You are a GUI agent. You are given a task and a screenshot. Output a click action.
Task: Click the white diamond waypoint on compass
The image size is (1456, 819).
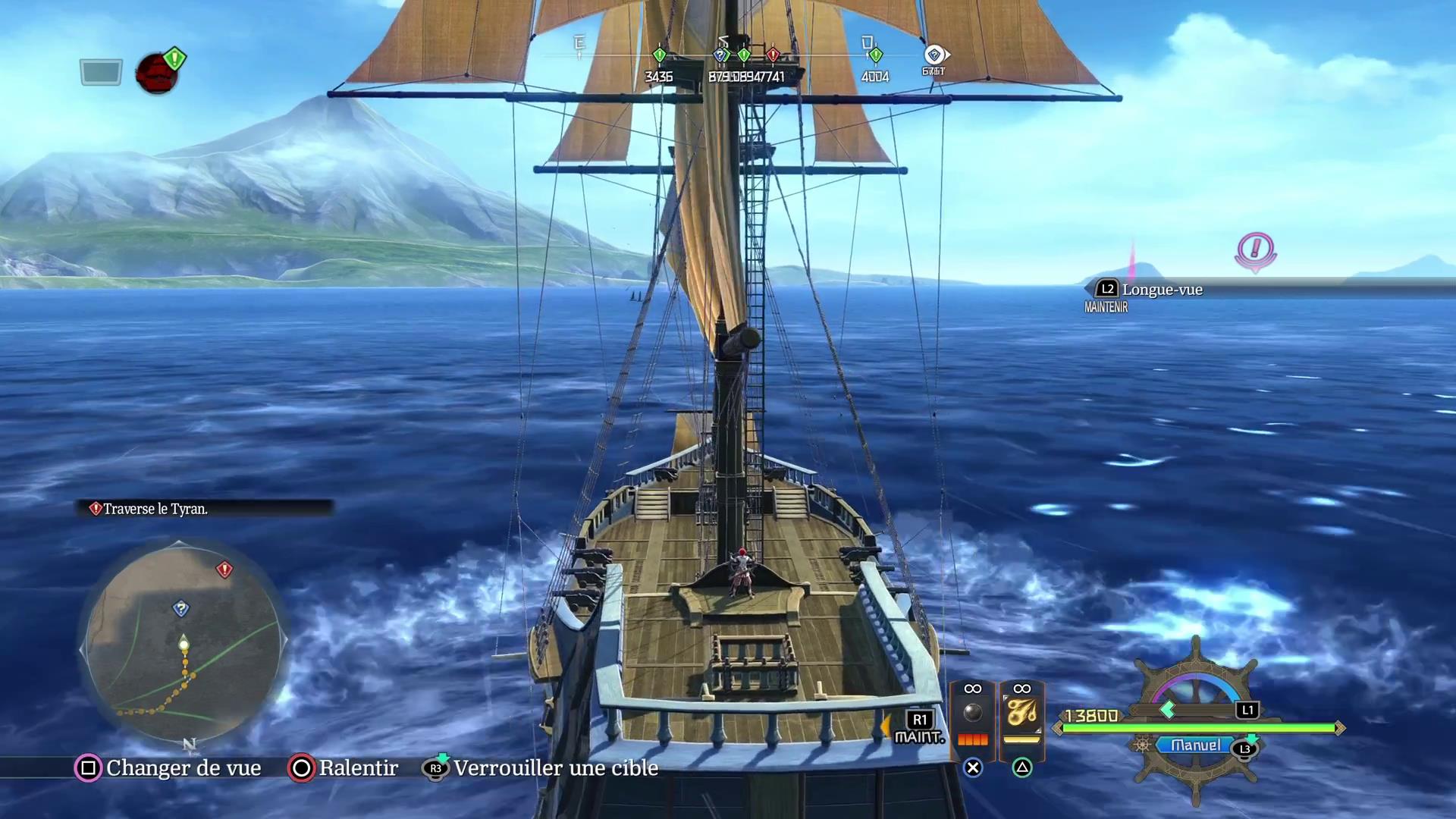(x=934, y=55)
